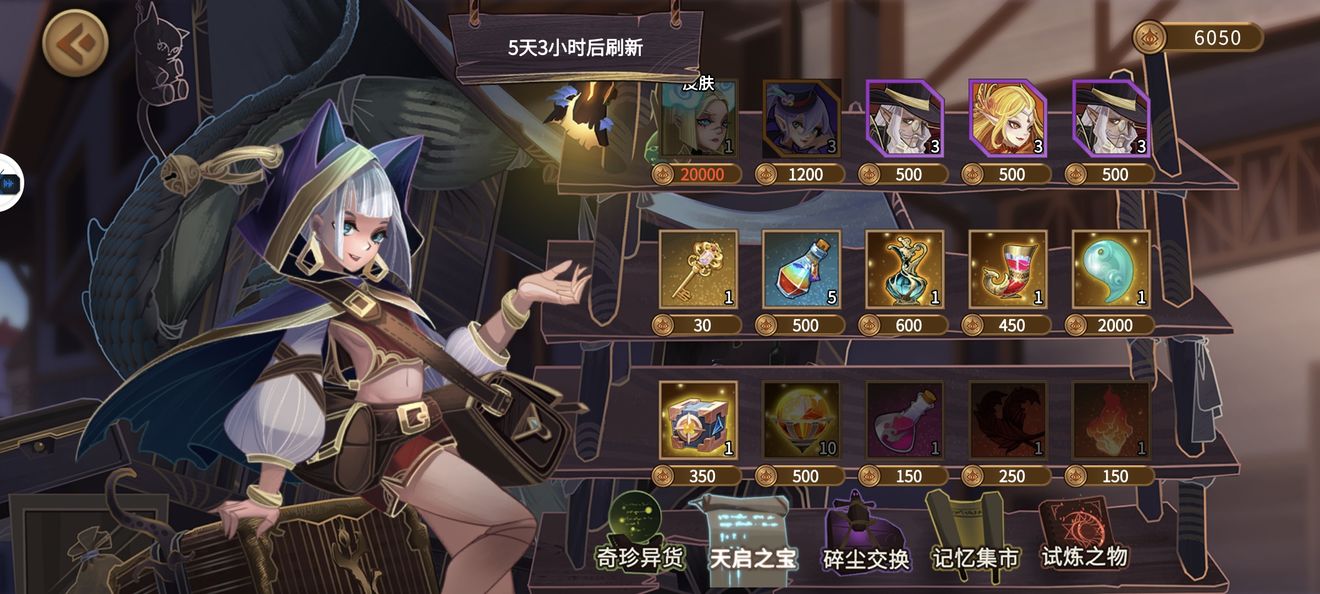Viewport: 1320px width, 594px height.
Task: Select the red drinking horn item
Action: 1008,270
